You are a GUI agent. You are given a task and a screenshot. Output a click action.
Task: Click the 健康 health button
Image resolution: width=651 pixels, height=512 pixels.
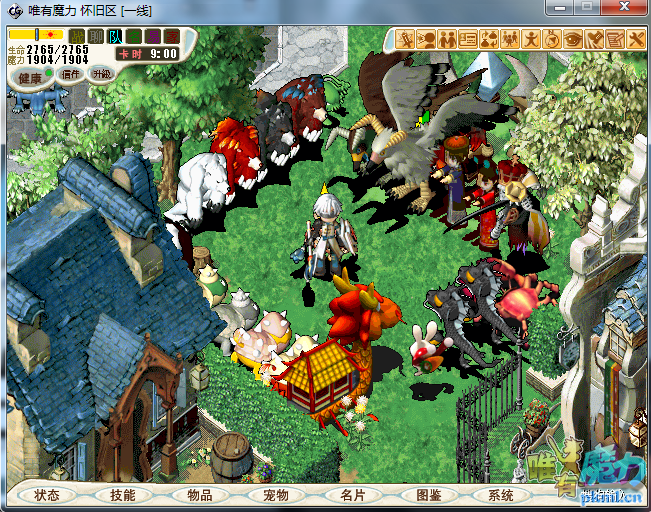(30, 76)
